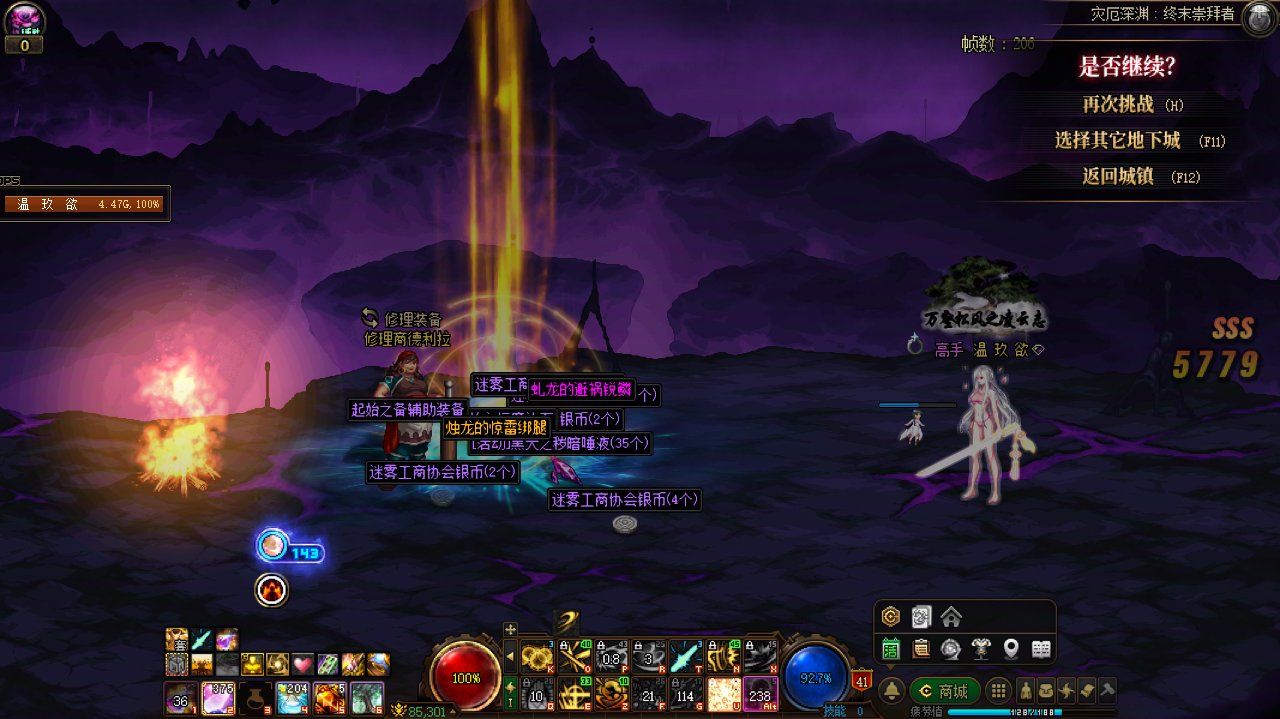The height and width of the screenshot is (719, 1280).
Task: Click the round portrait beside dungeon name
Action: pos(1258,19)
